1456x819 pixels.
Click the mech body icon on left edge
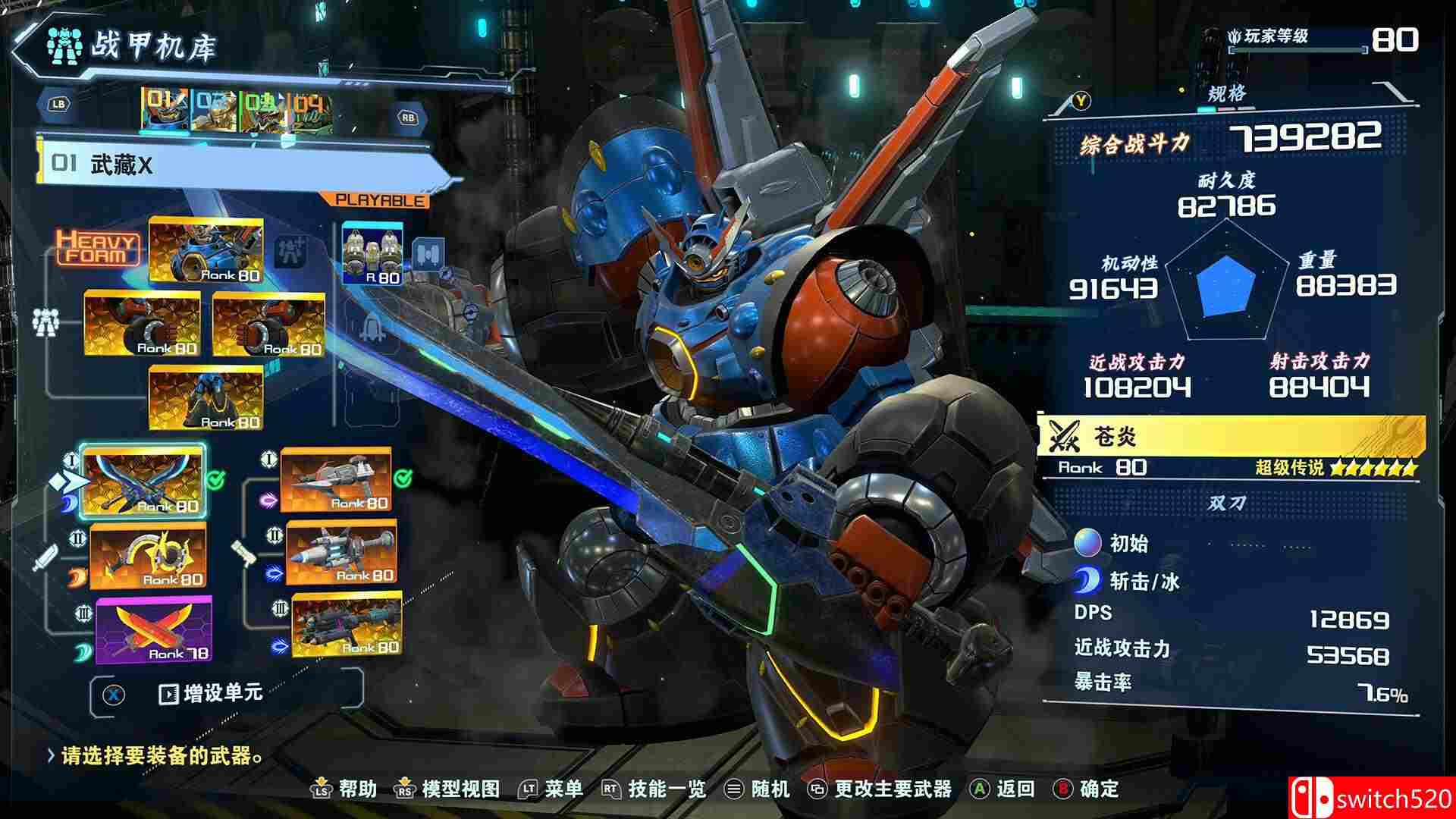(45, 322)
